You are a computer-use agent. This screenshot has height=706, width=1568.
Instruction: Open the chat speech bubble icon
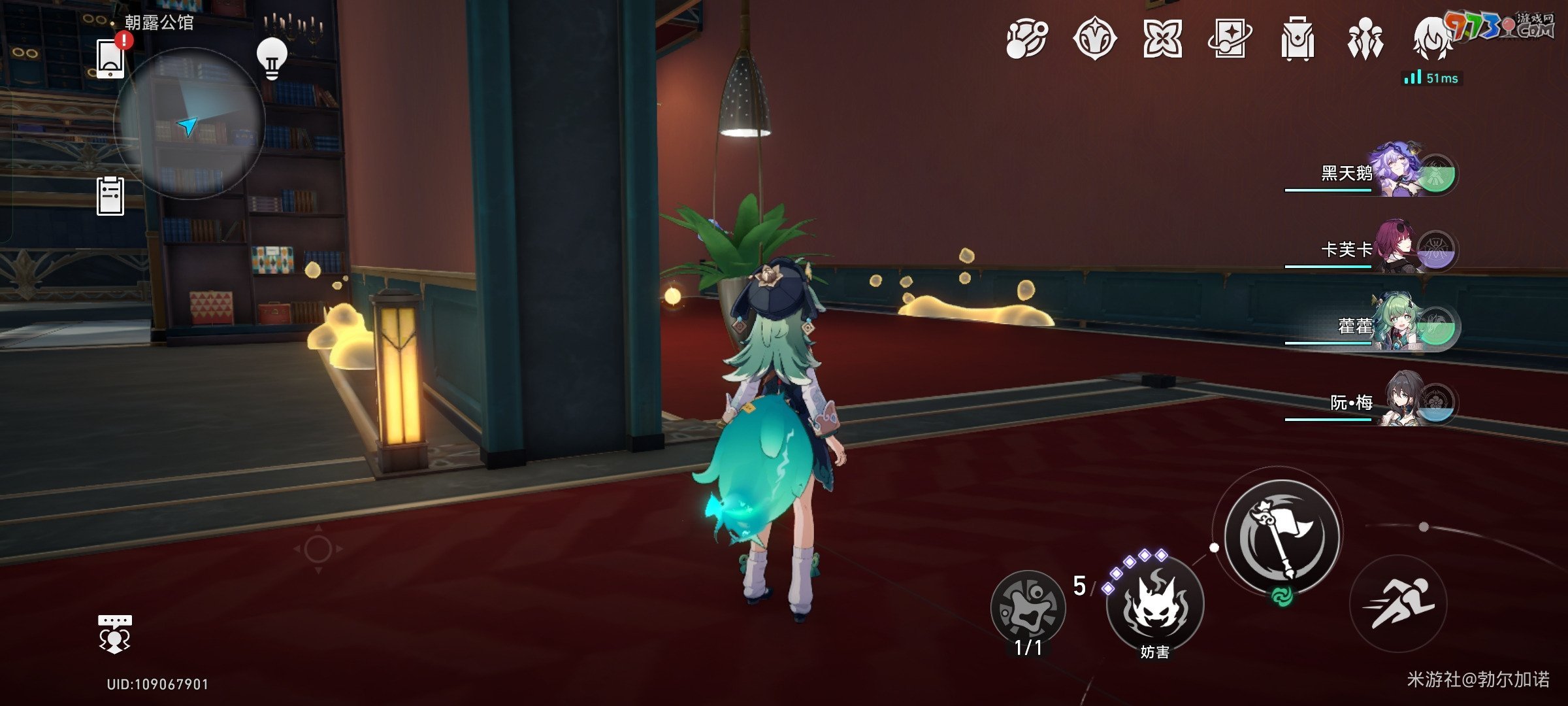point(114,633)
